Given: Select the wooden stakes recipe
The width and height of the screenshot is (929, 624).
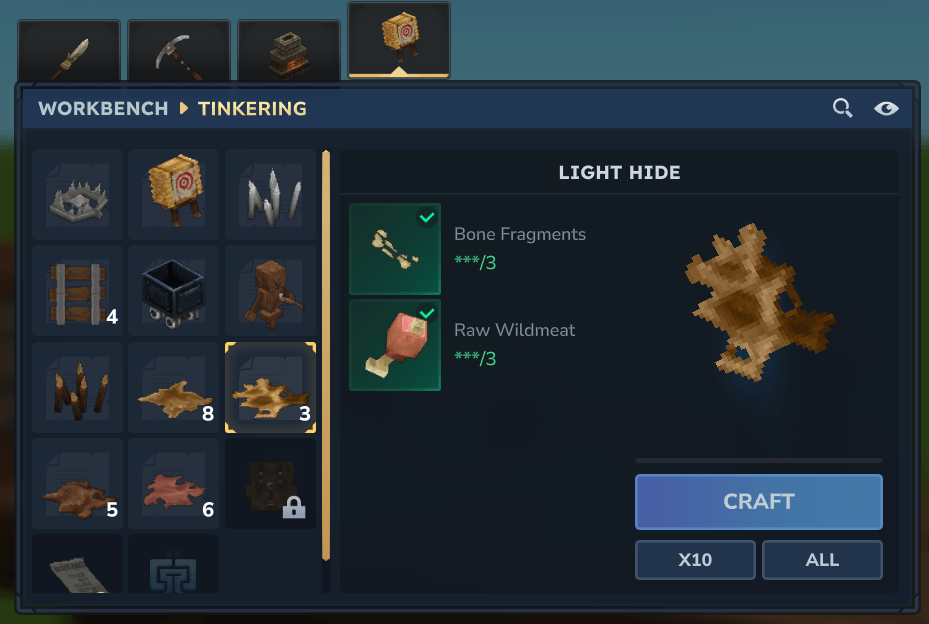Looking at the screenshot, I should (77, 388).
